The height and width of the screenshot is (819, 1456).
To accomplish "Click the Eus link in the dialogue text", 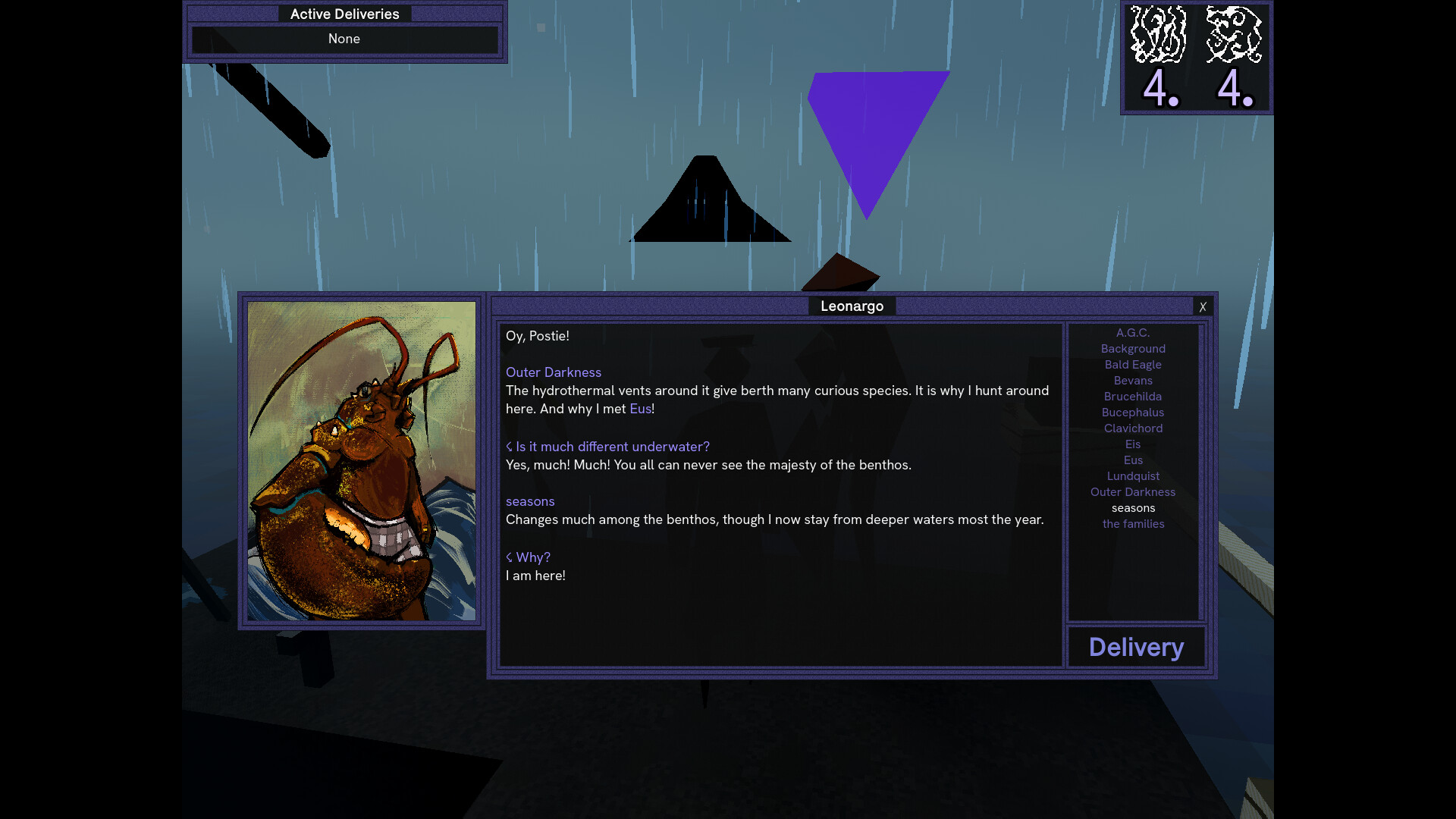I will click(641, 408).
